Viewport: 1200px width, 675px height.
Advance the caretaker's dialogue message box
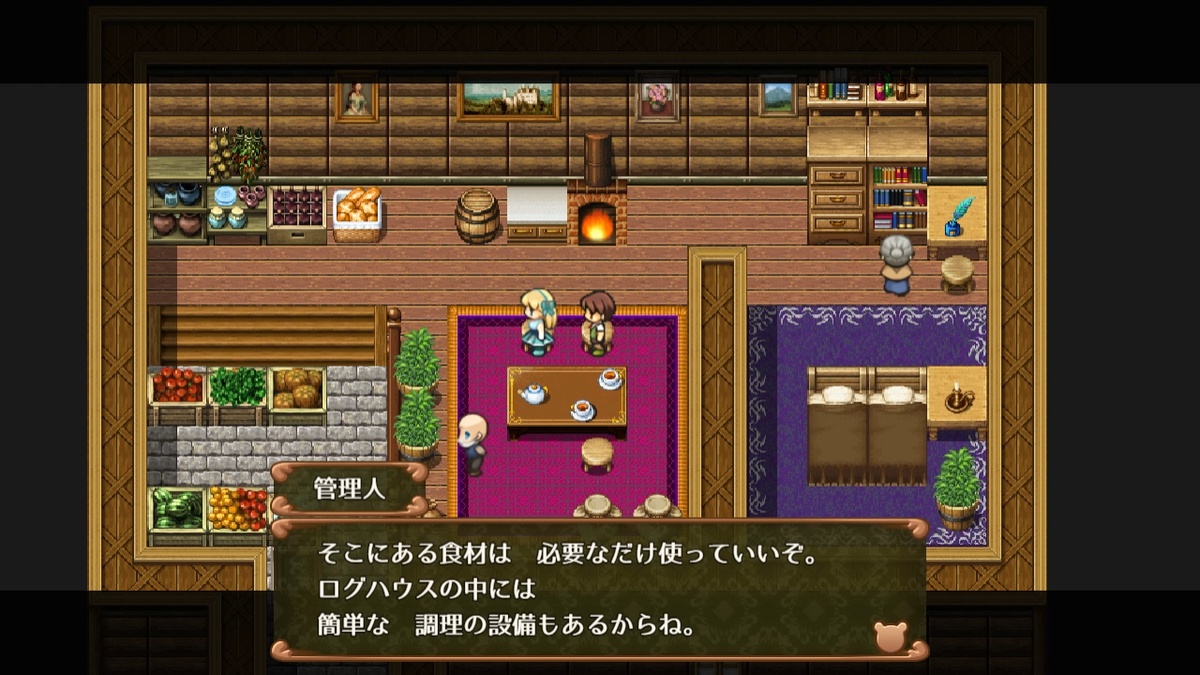(598, 590)
